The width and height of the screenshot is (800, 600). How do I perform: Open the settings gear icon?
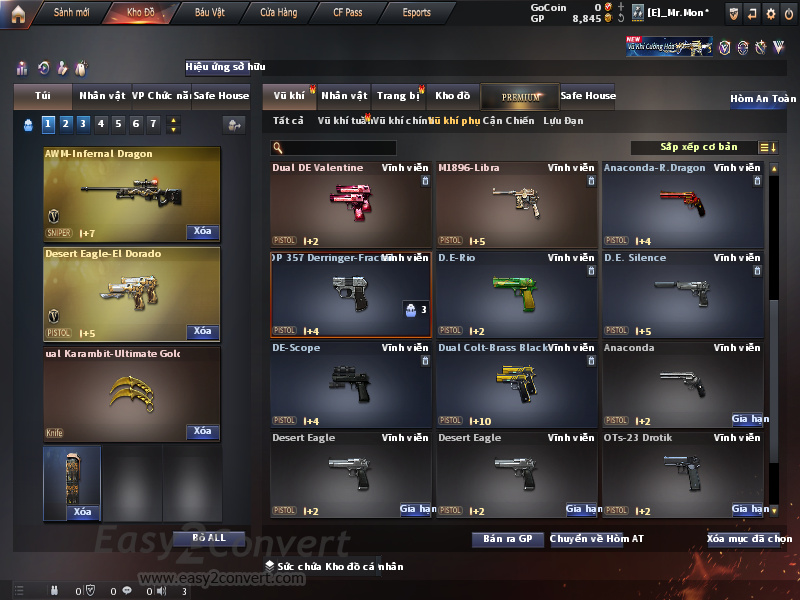point(770,13)
